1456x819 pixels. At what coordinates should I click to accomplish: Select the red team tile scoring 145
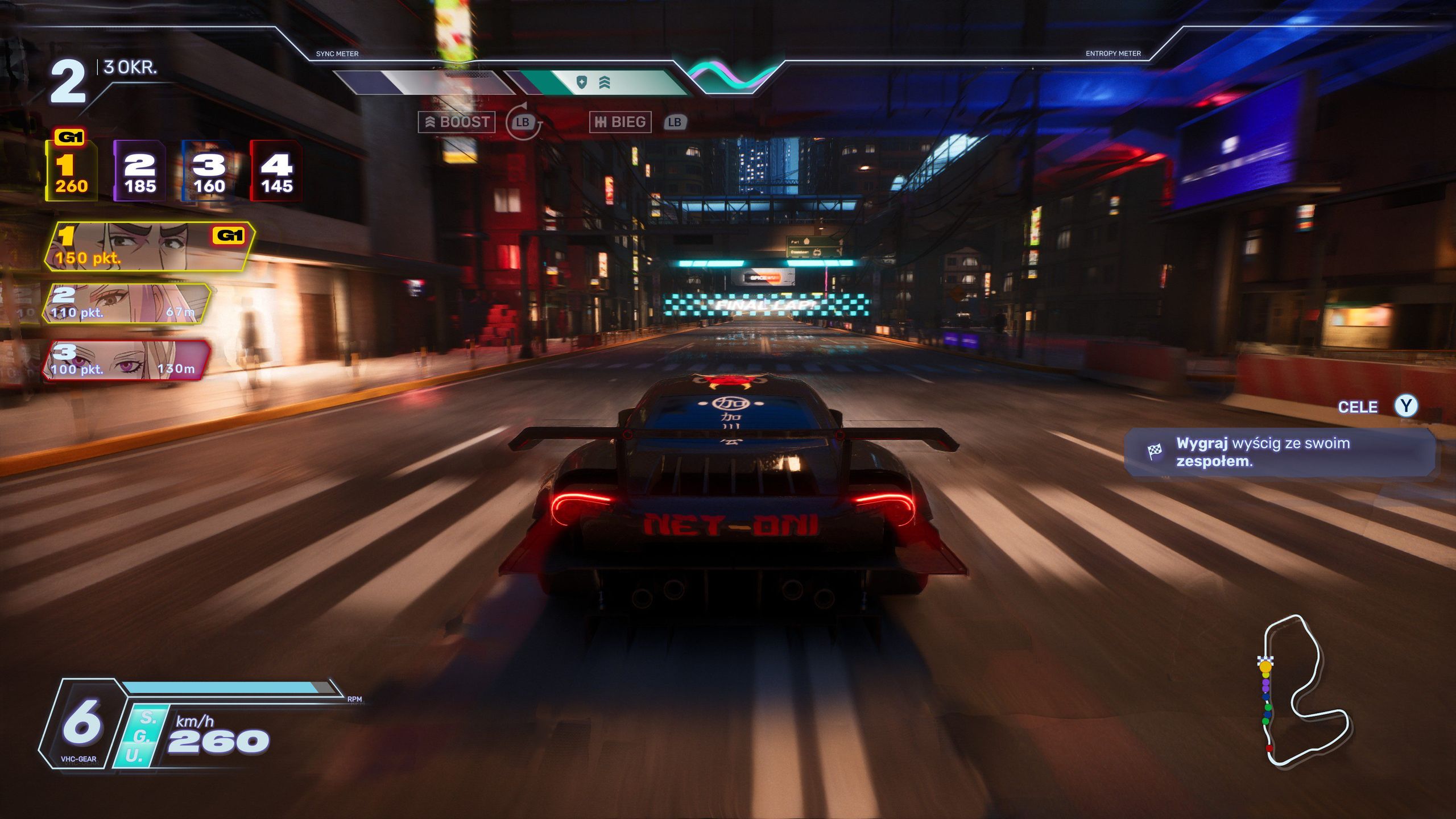pos(276,171)
